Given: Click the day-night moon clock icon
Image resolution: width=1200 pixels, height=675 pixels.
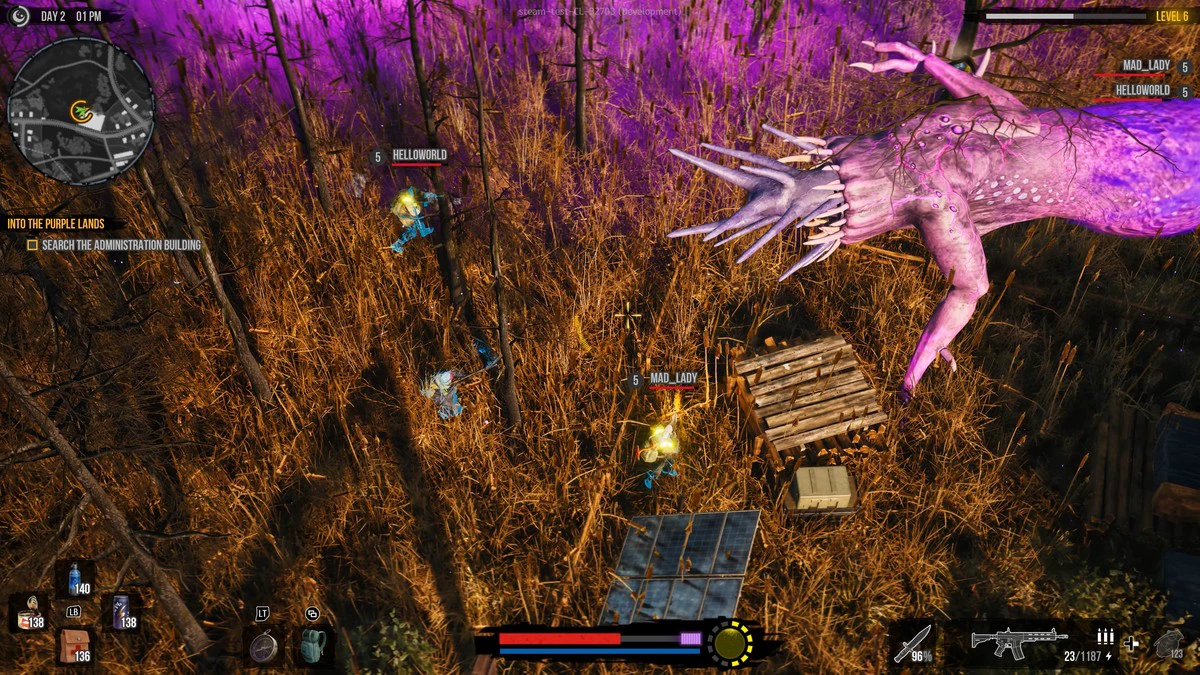Looking at the screenshot, I should (x=18, y=16).
